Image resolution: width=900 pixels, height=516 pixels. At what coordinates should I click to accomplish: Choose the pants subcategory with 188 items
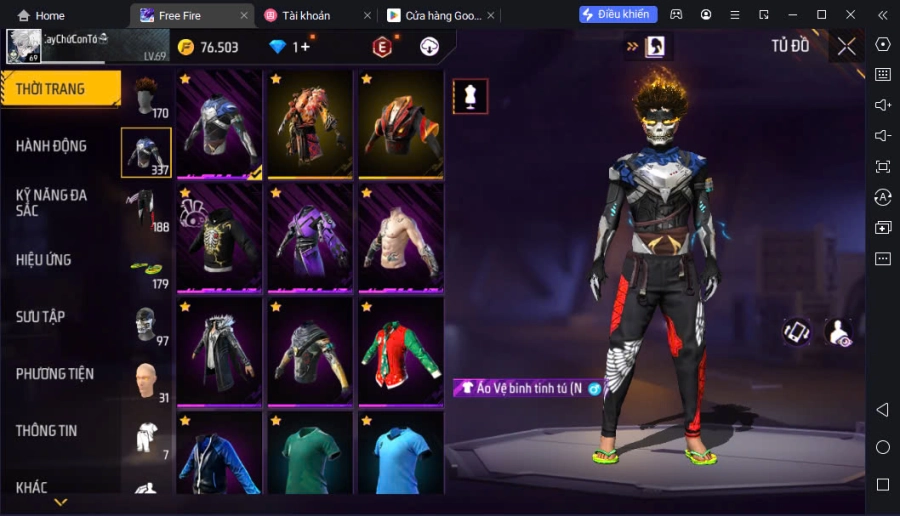(x=146, y=209)
